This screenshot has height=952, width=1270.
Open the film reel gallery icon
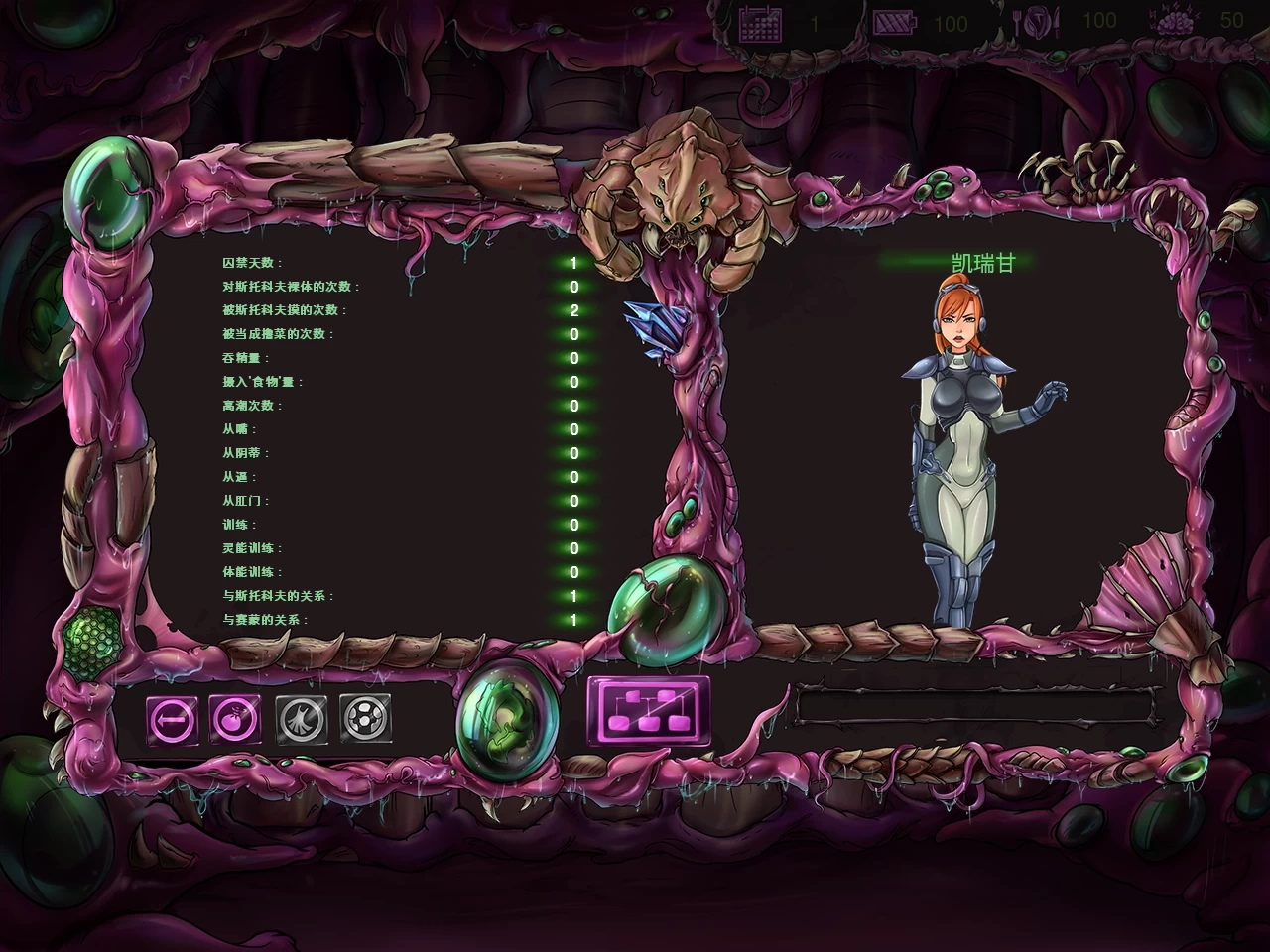363,718
